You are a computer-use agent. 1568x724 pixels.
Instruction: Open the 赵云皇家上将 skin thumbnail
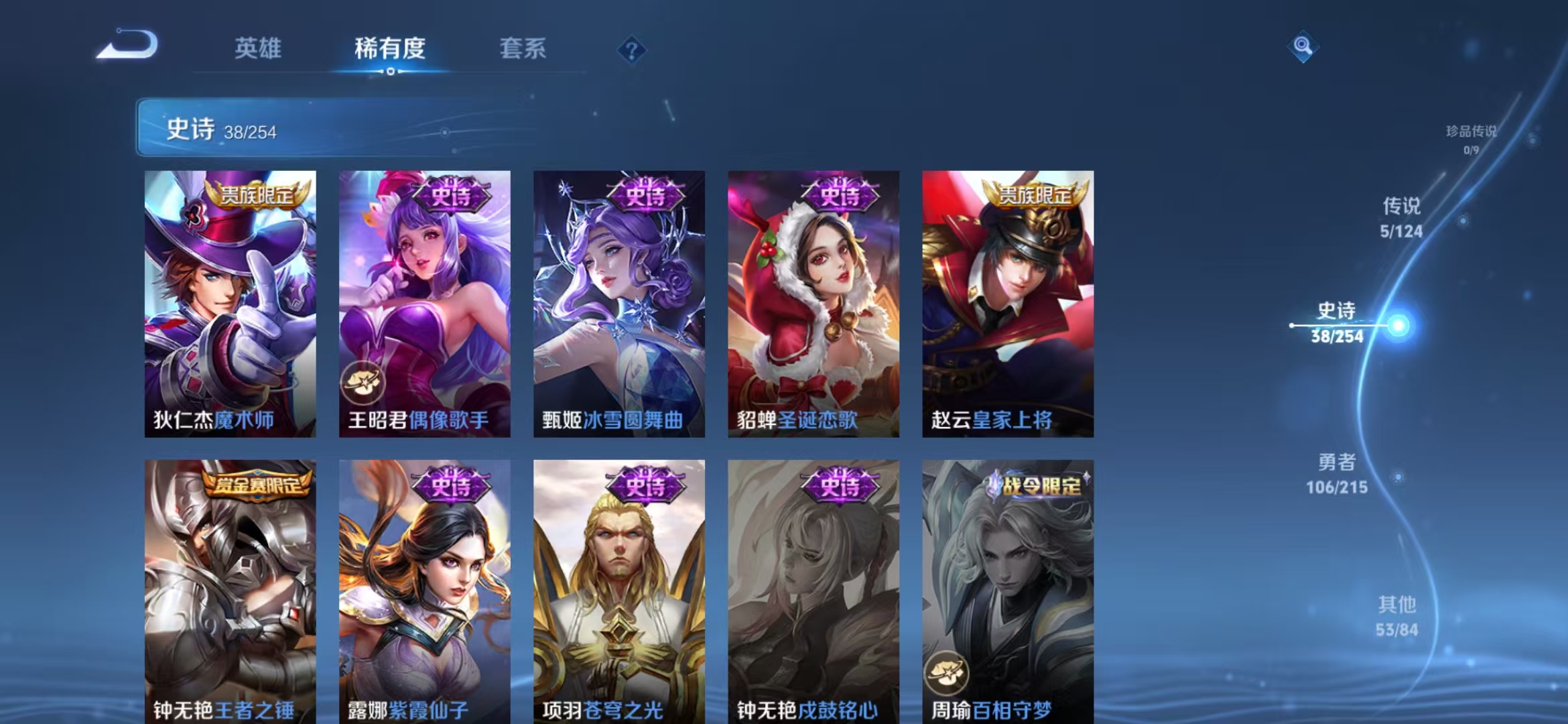1006,302
